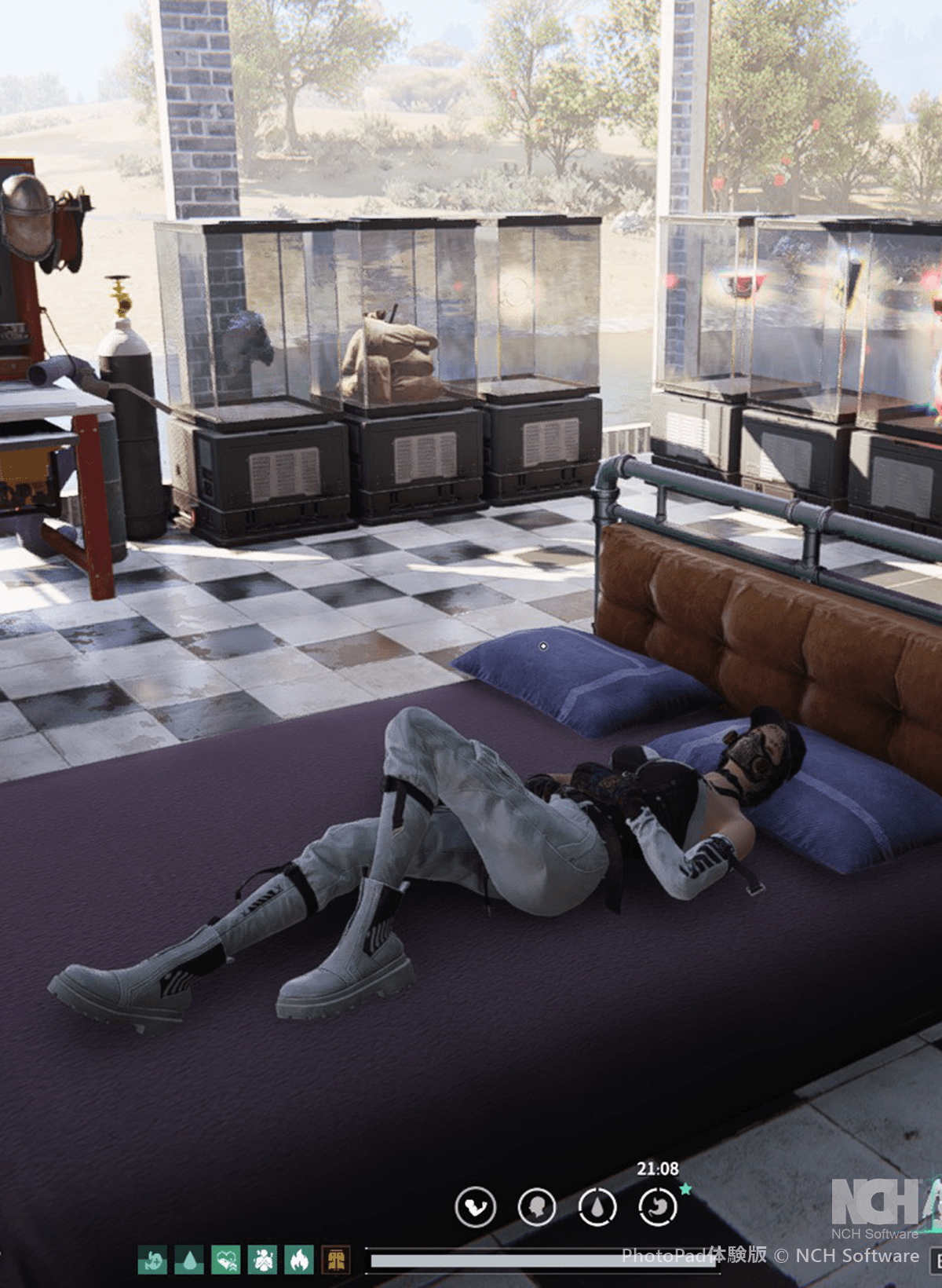This screenshot has height=1288, width=942.
Task: Inspect the green water droplet buff icon
Action: click(x=189, y=1260)
